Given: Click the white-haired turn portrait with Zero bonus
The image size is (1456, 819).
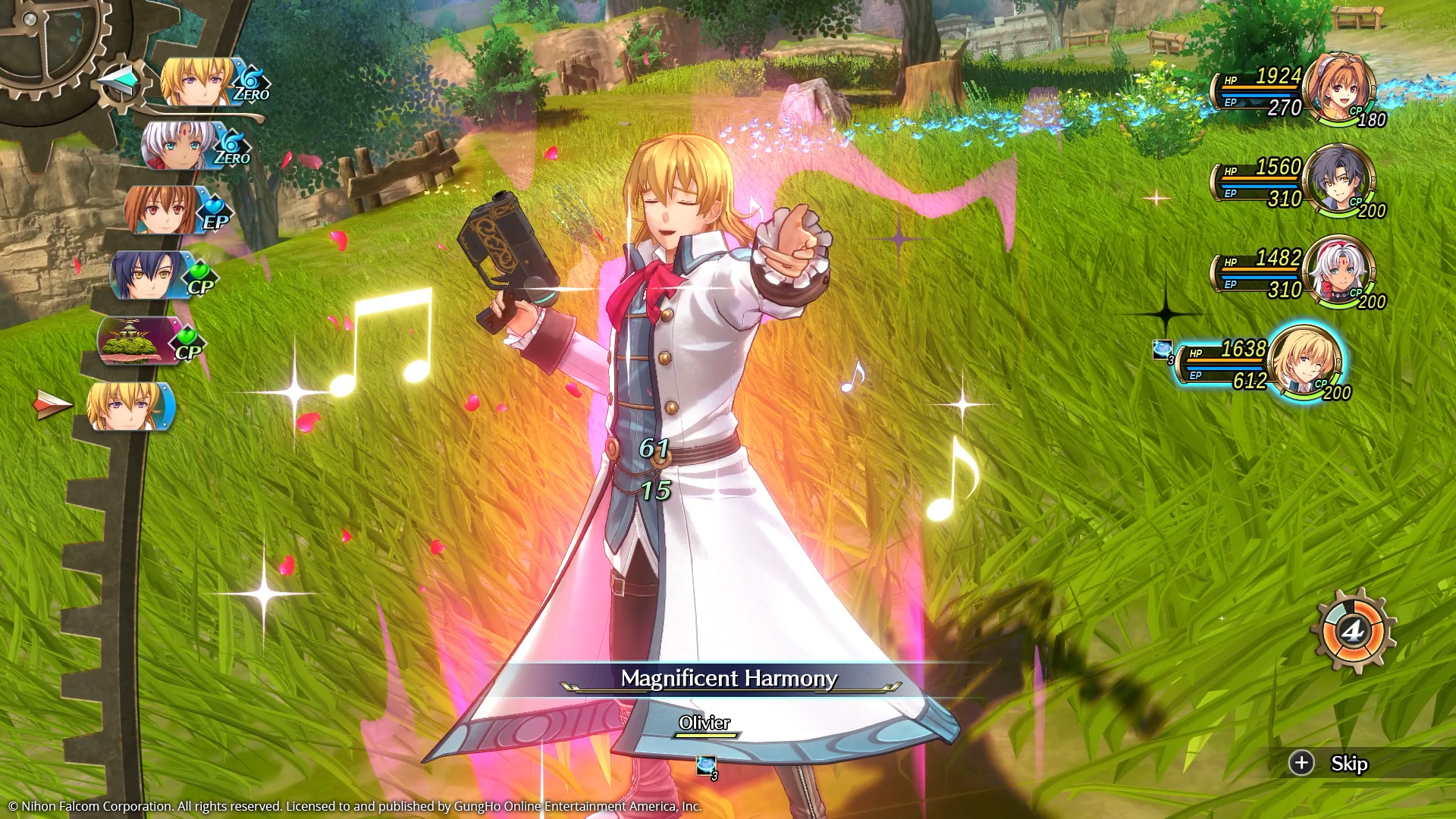Looking at the screenshot, I should tap(180, 146).
